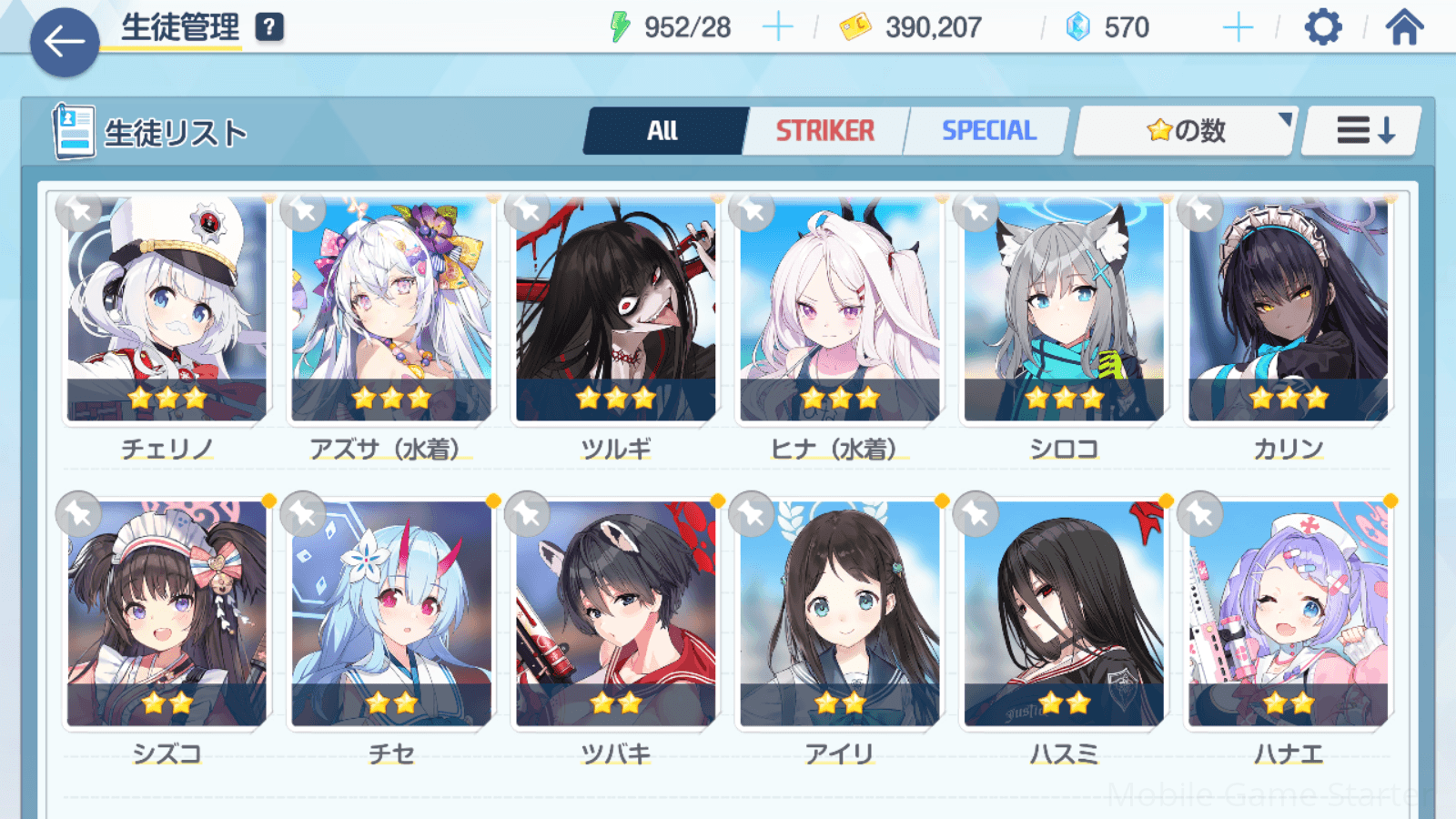This screenshot has width=1456, height=819.
Task: Show SPECIAL students tab
Action: tap(988, 131)
